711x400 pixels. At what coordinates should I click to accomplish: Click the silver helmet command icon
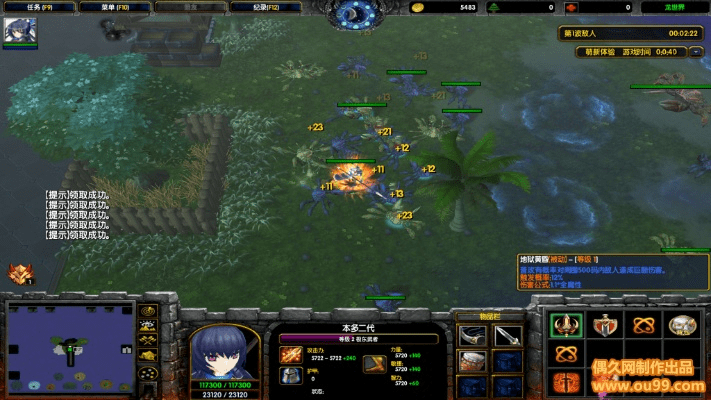(684, 325)
